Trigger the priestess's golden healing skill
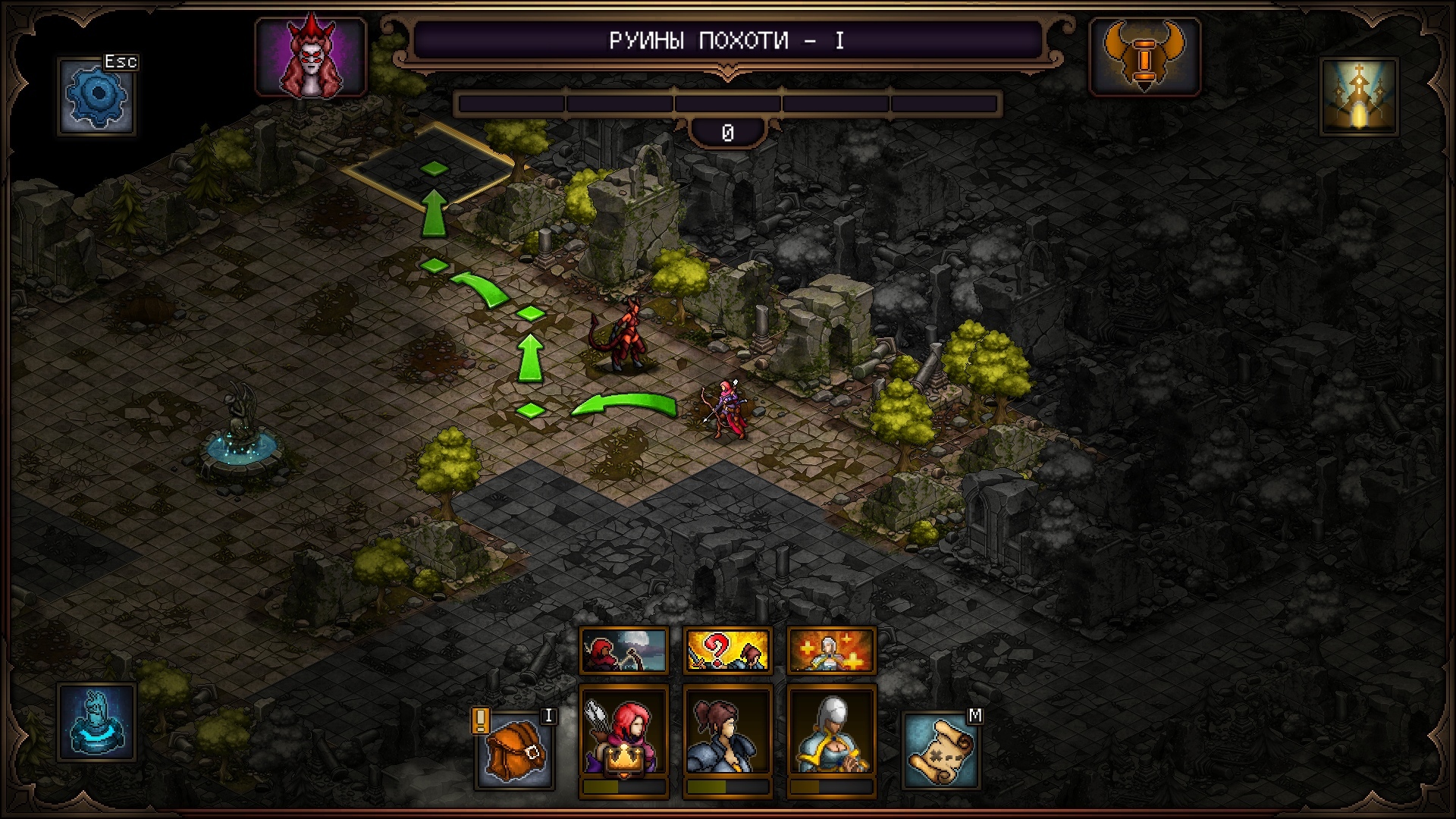 pos(831,650)
